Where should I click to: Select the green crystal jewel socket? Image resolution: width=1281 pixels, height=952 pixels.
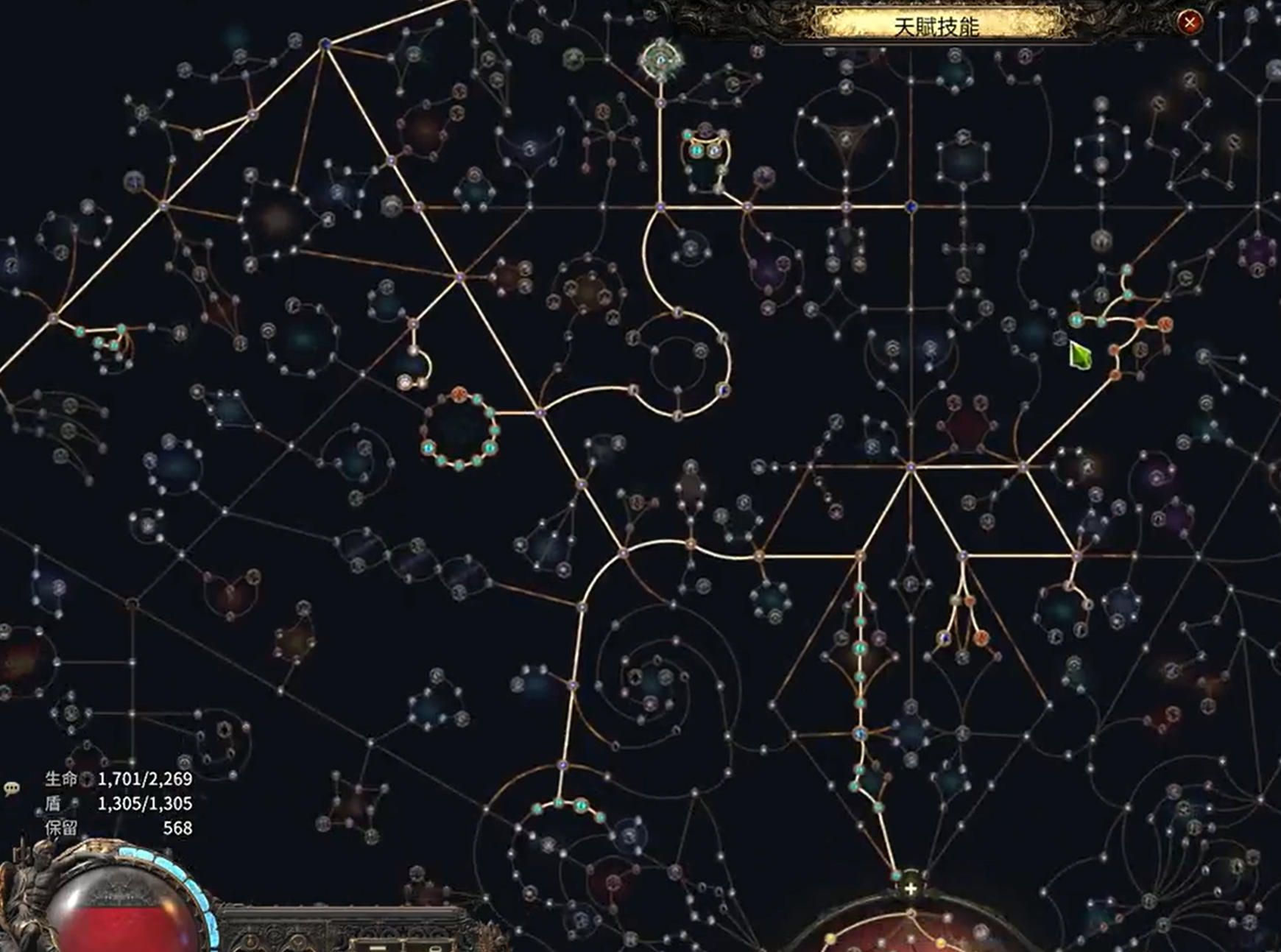coord(1080,357)
